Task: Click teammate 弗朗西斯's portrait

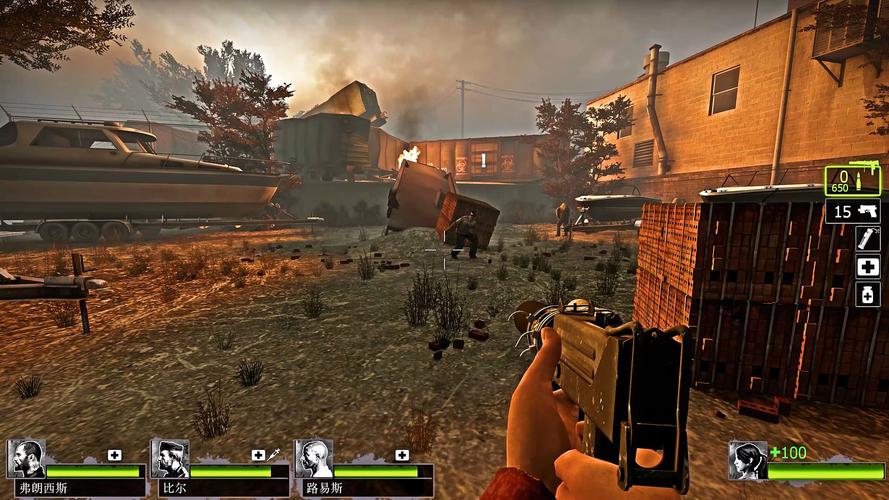Action: pos(26,459)
